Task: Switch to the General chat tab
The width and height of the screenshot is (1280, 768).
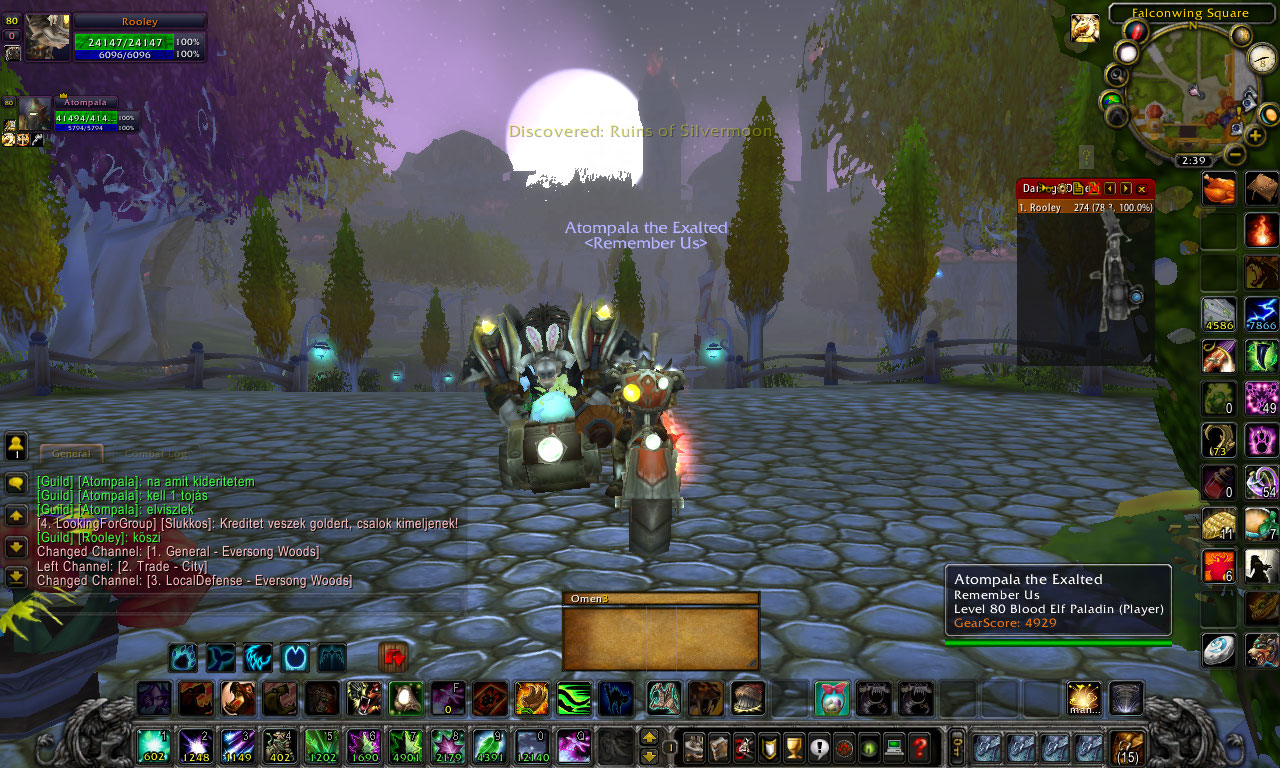Action: point(71,453)
